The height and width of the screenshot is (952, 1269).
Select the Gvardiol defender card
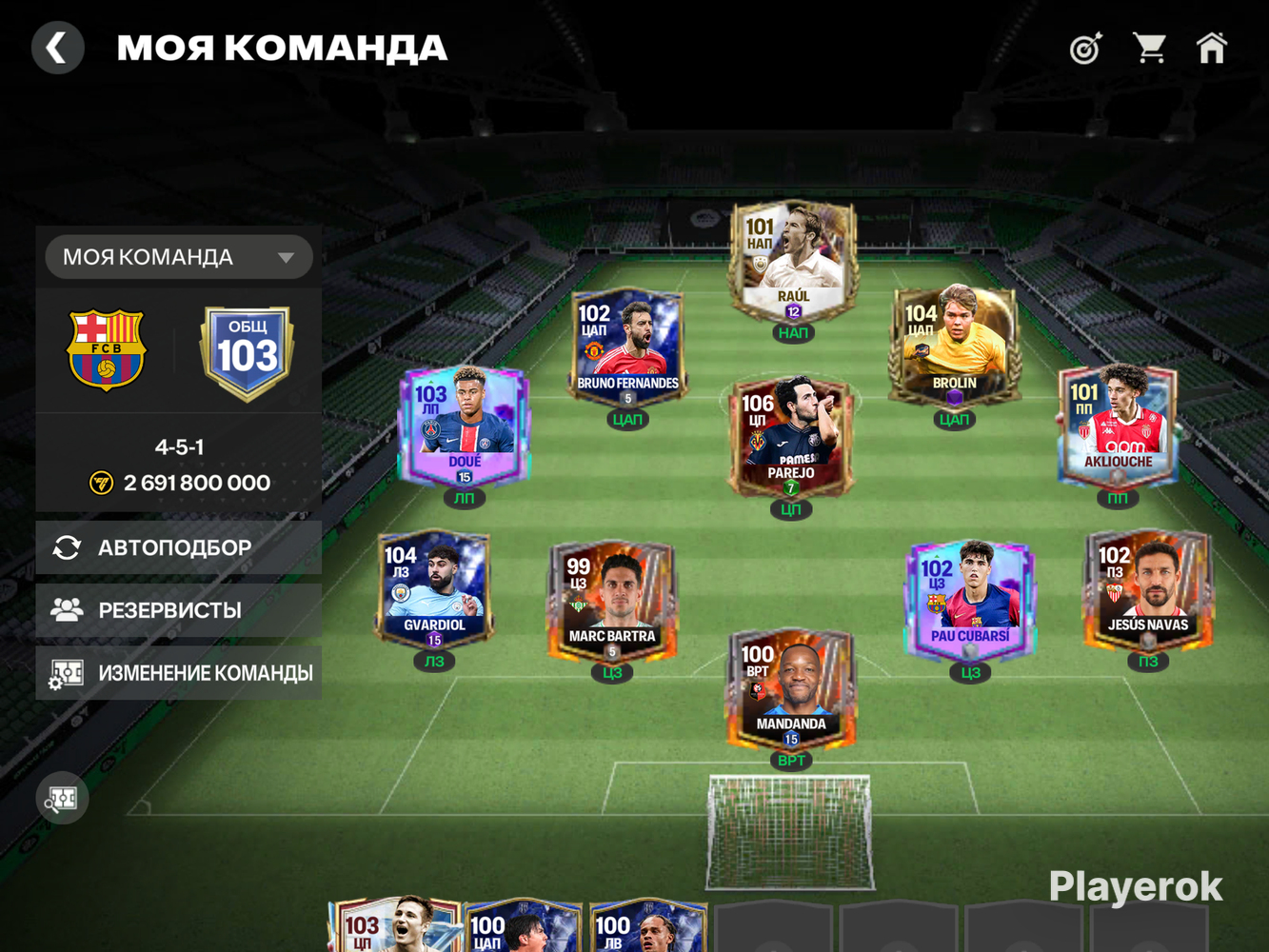point(434,589)
